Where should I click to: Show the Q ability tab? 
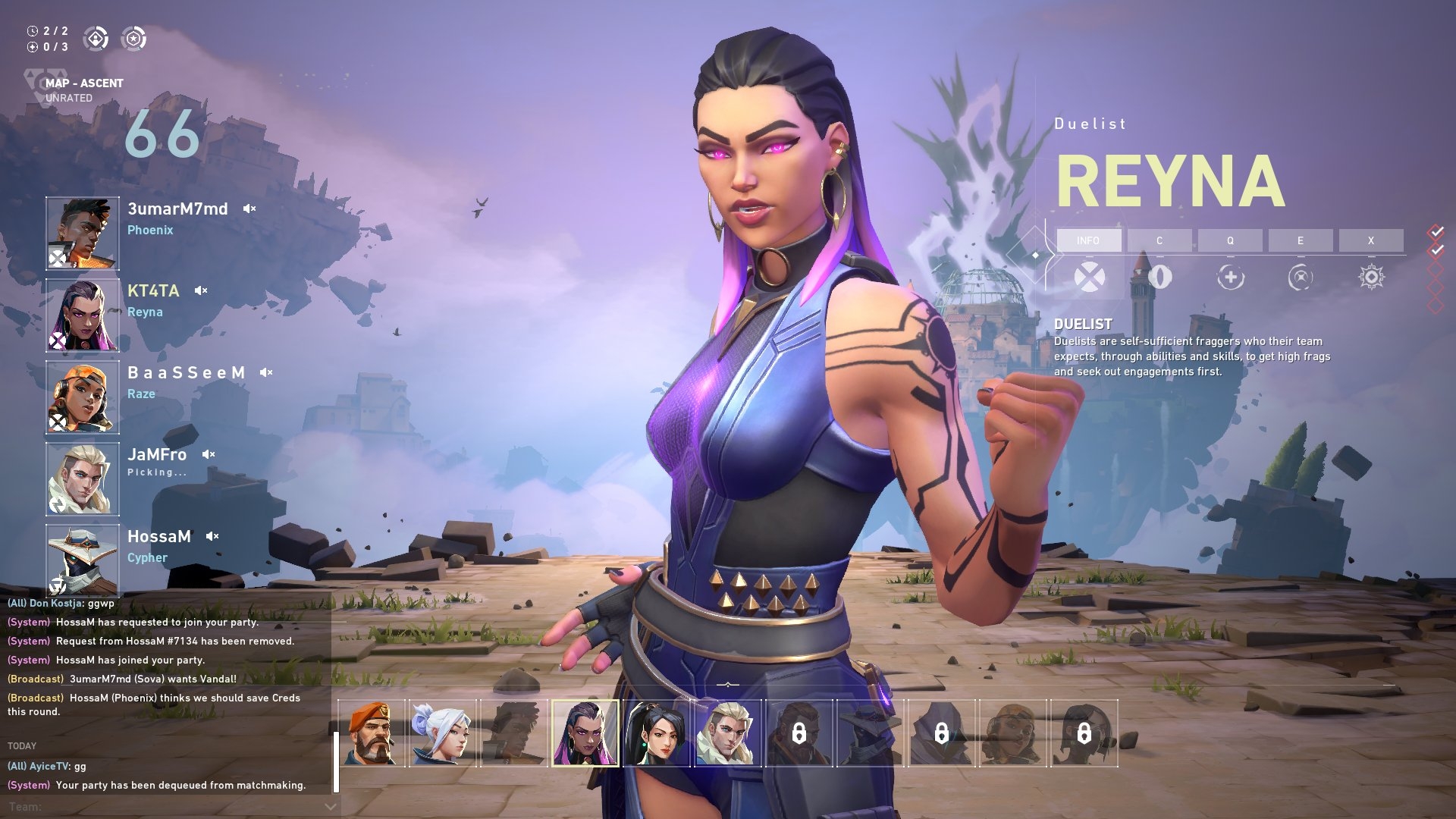[1230, 240]
